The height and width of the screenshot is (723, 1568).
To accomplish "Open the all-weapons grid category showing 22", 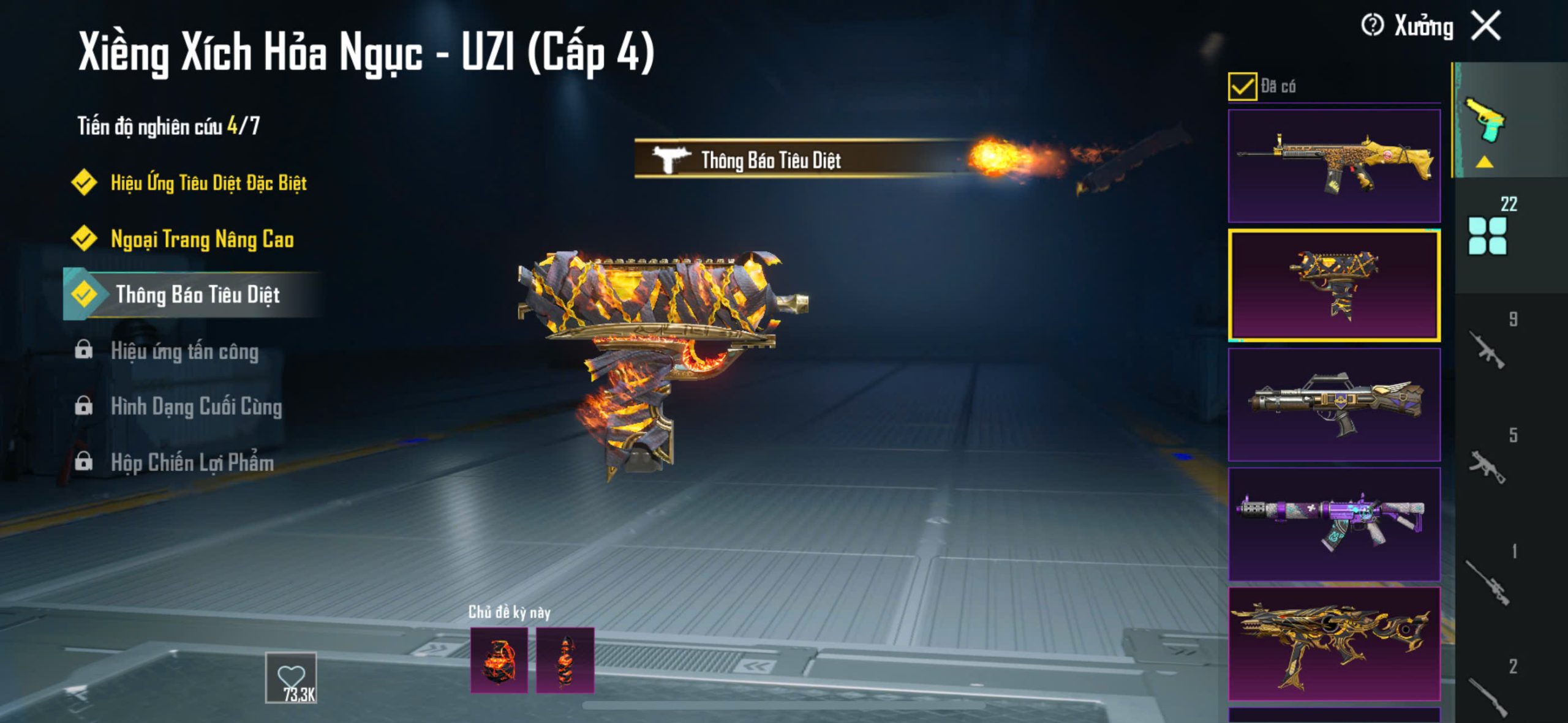I will 1488,235.
